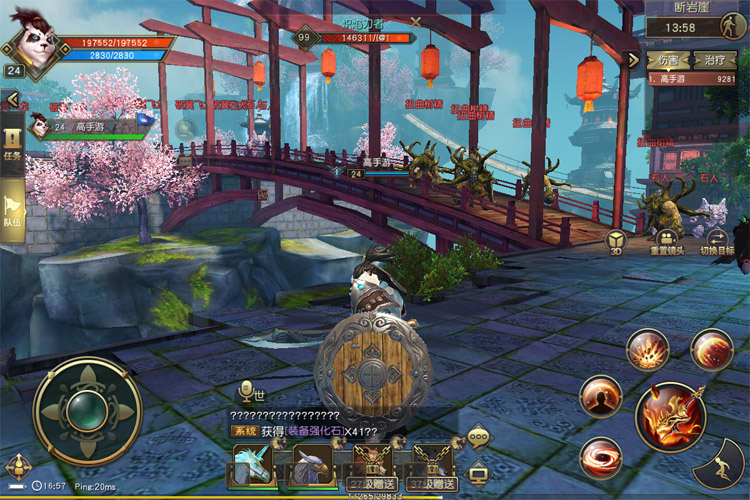
Task: Activate the fire burst skill
Action: coord(647,350)
